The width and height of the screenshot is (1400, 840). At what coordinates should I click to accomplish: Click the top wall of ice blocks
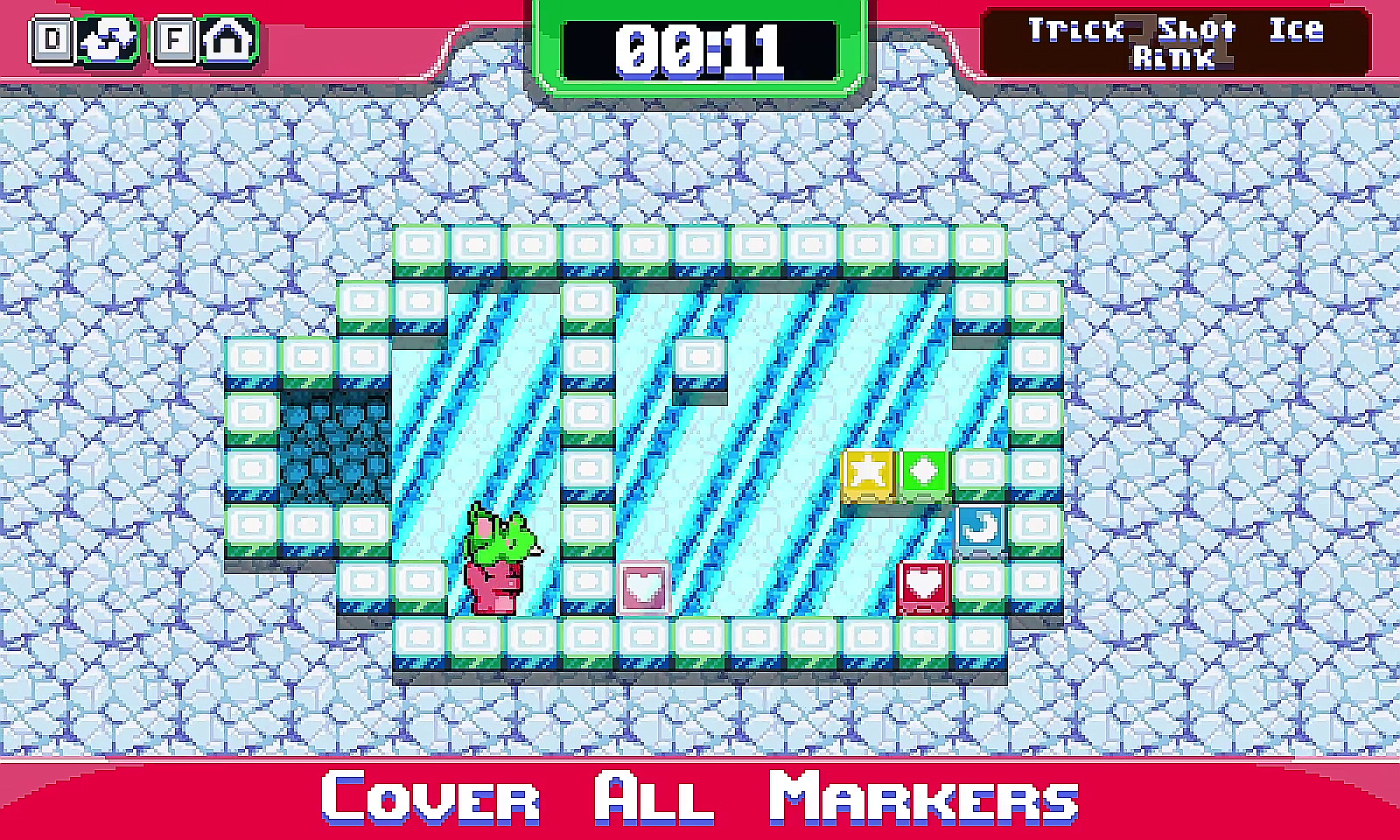tap(700, 249)
